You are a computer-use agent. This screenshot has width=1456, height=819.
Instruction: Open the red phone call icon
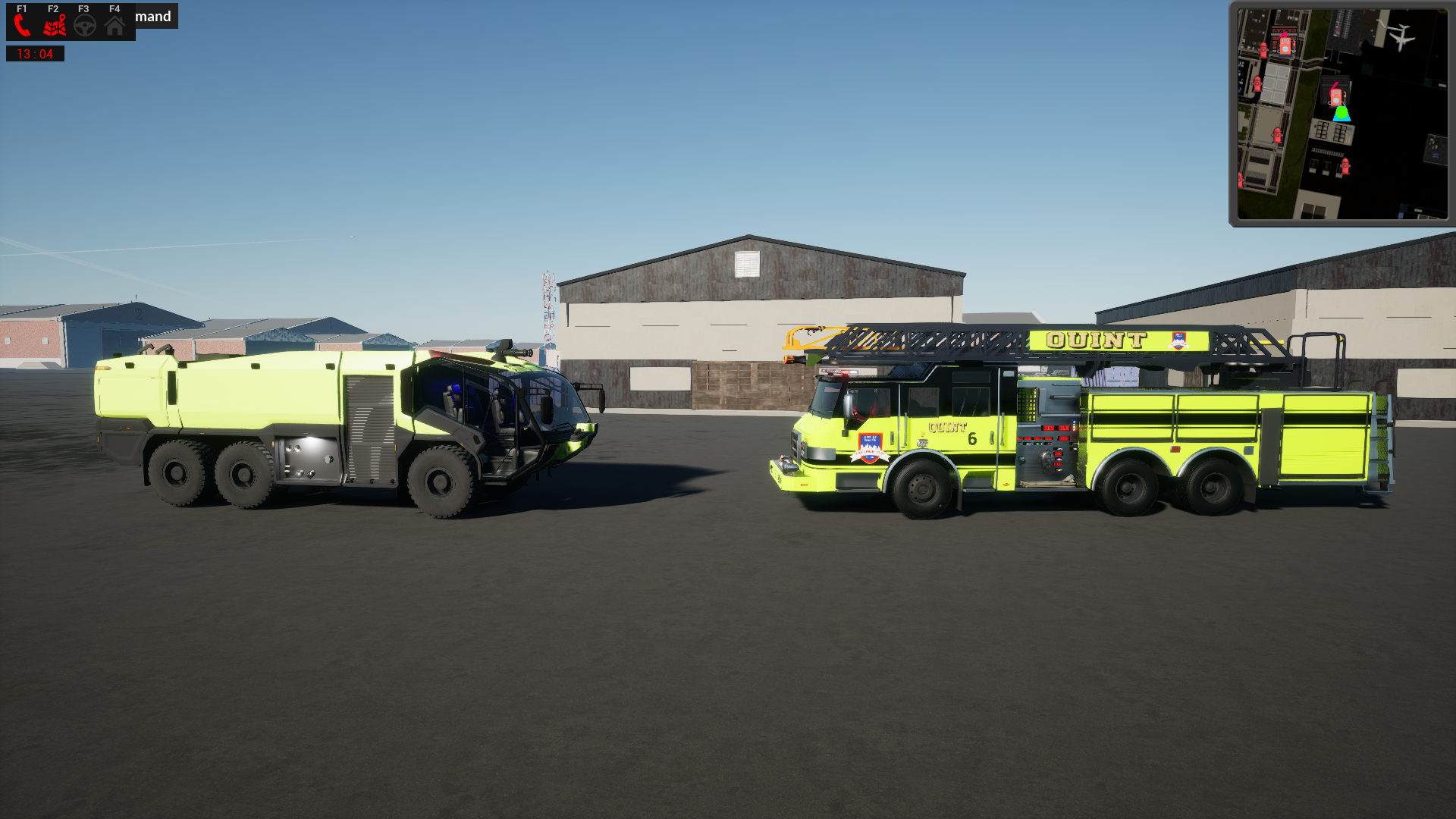click(22, 26)
